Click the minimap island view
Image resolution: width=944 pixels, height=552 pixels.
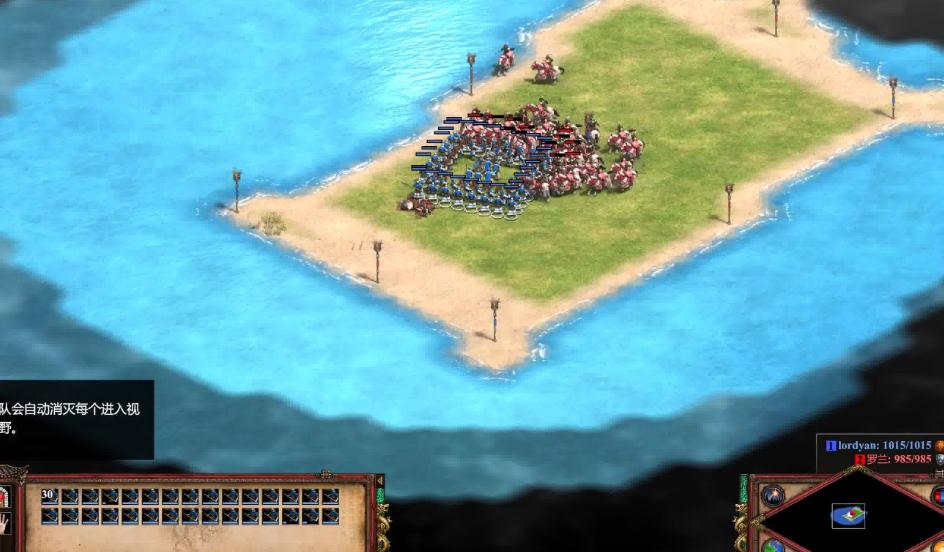[x=847, y=516]
